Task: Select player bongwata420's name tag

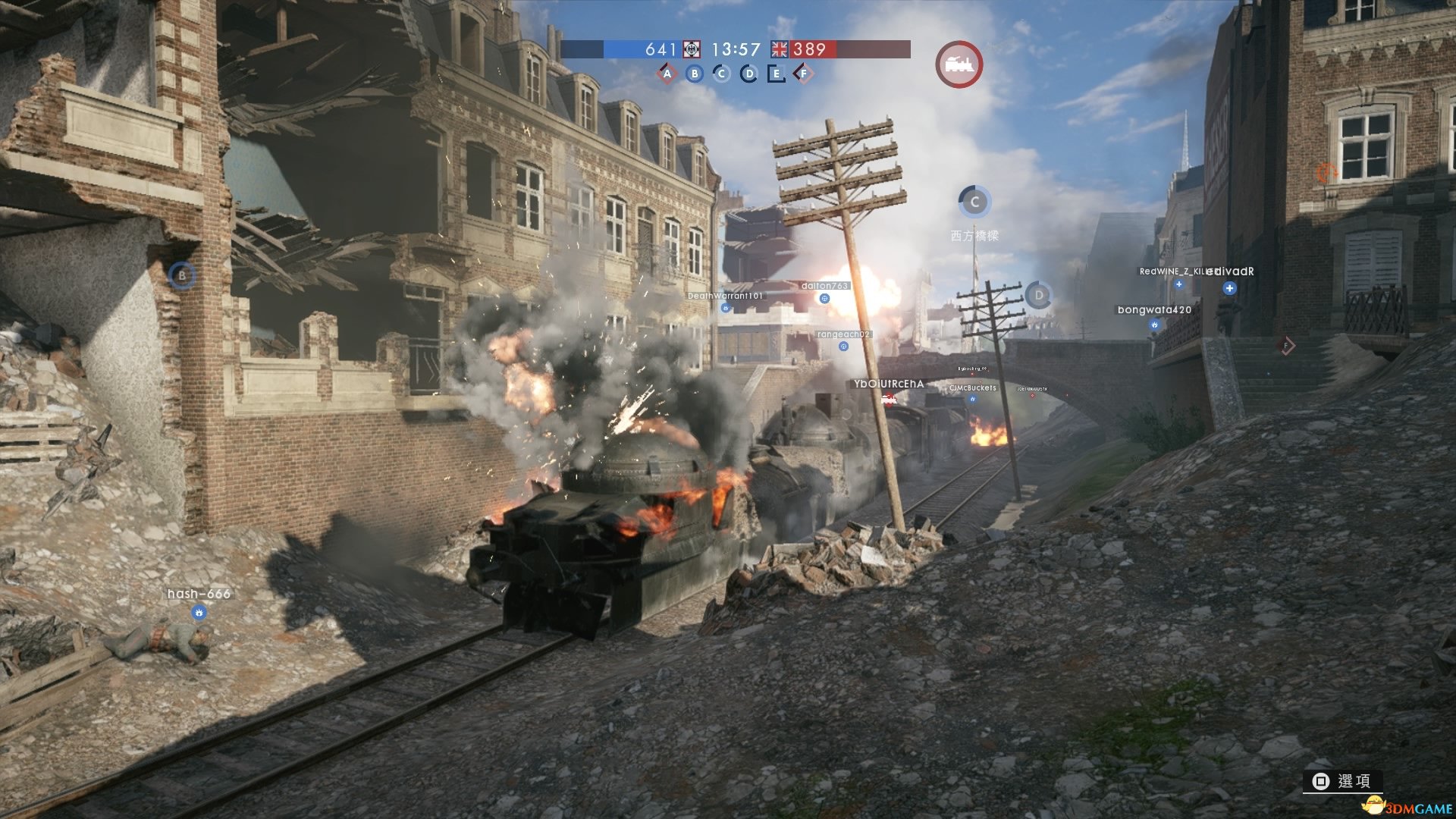Action: point(1154,309)
